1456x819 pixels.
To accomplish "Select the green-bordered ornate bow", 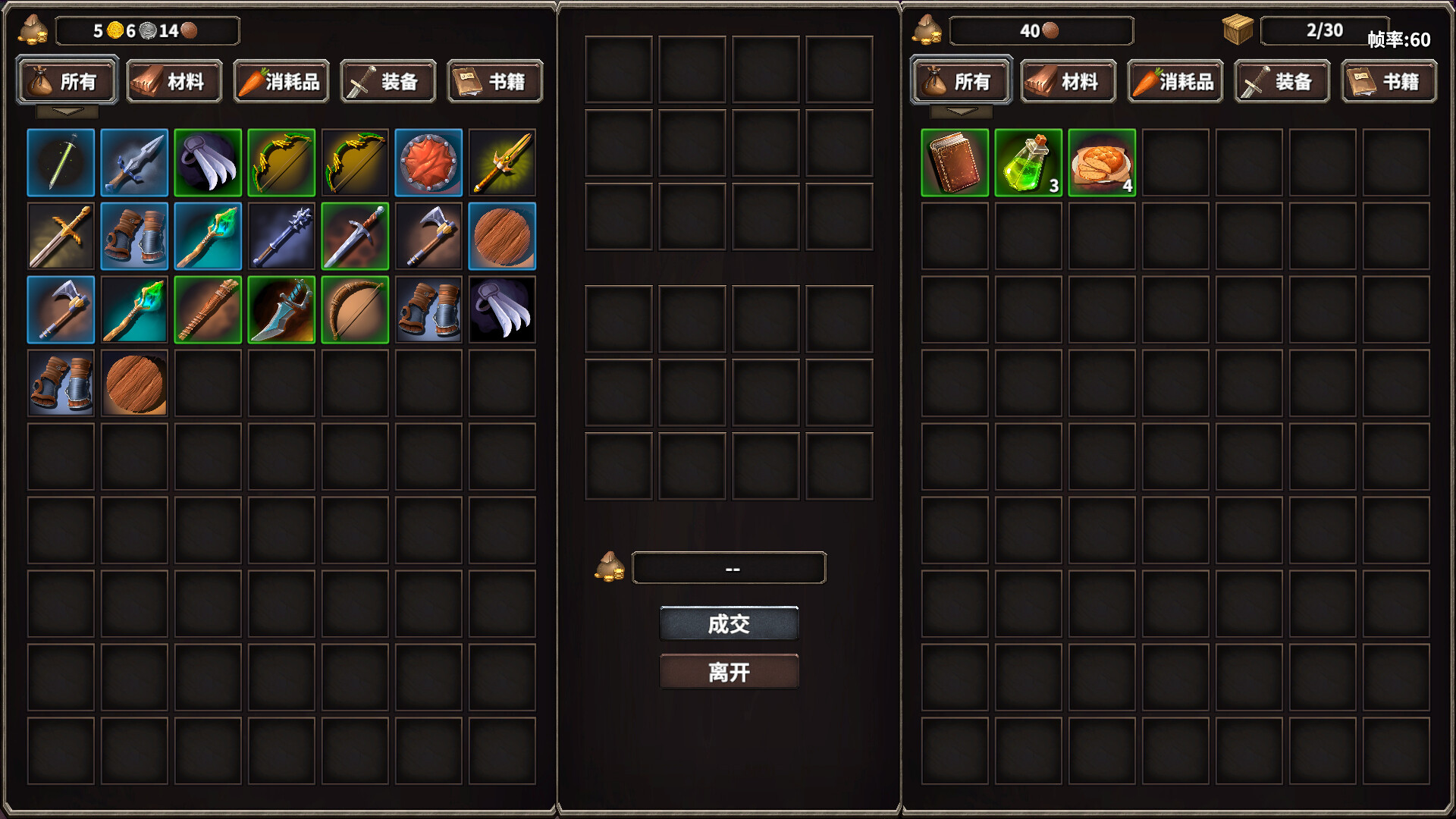I will coord(281,163).
